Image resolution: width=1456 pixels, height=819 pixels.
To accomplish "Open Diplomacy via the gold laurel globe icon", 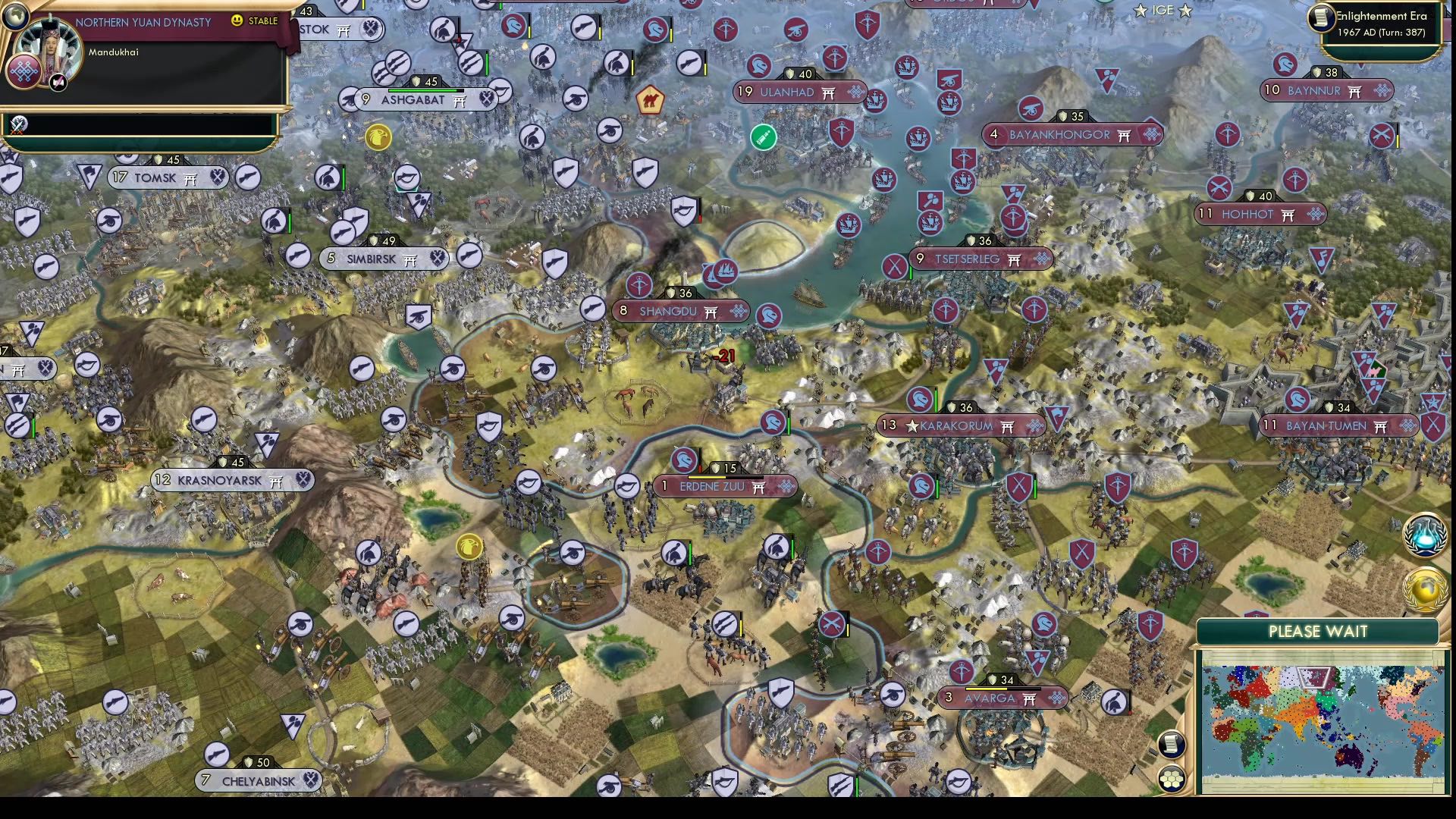I will [x=1425, y=588].
